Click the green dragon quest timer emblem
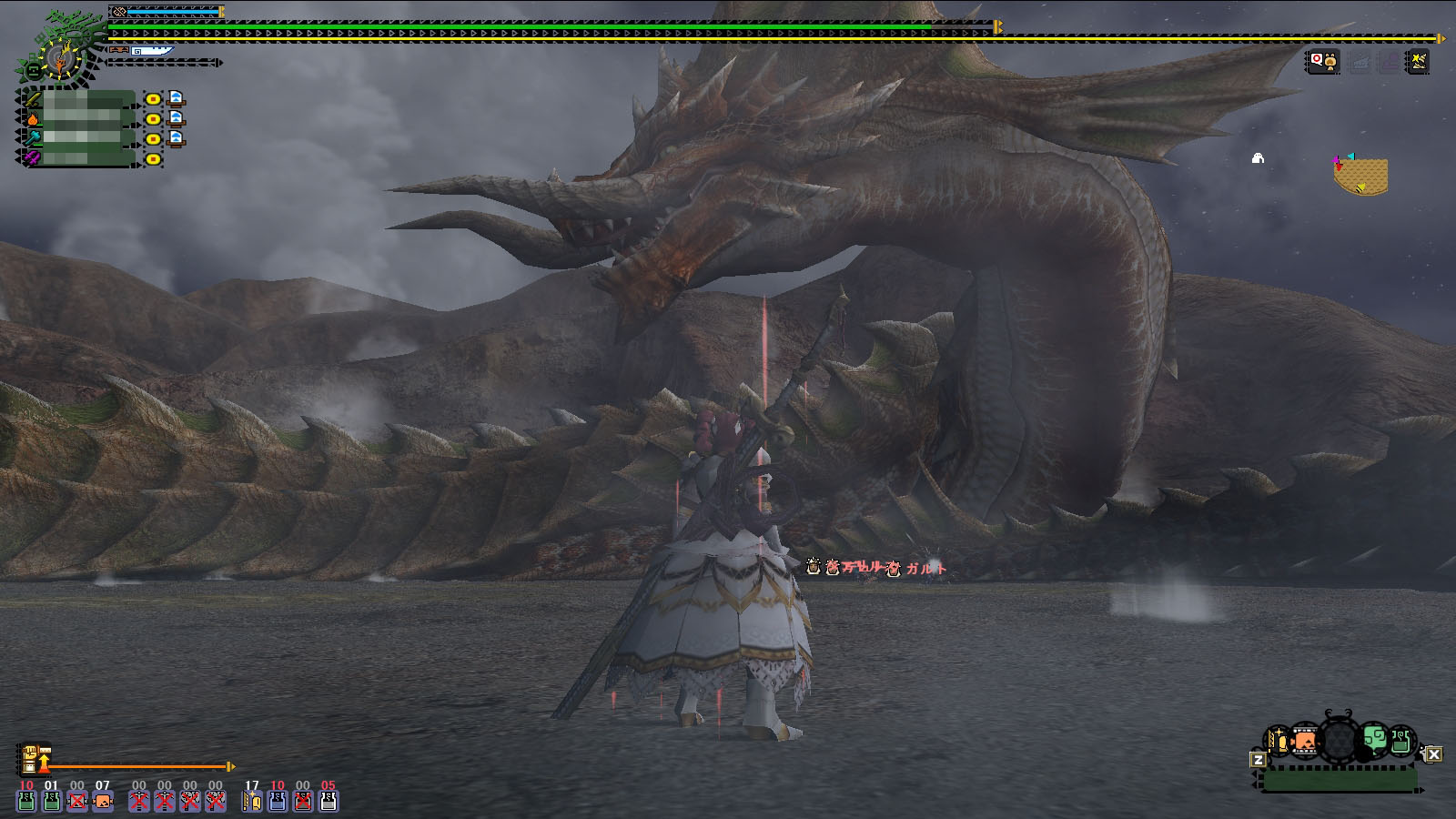The image size is (1456, 819). (x=56, y=56)
